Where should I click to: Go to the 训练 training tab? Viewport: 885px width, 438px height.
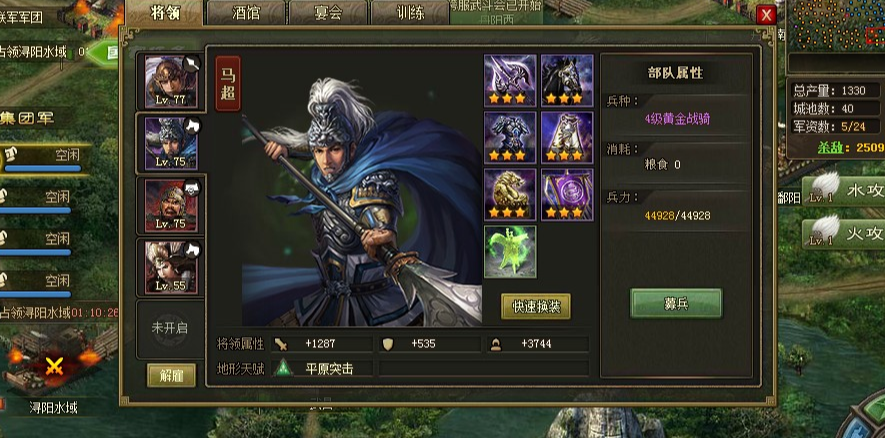[x=408, y=13]
